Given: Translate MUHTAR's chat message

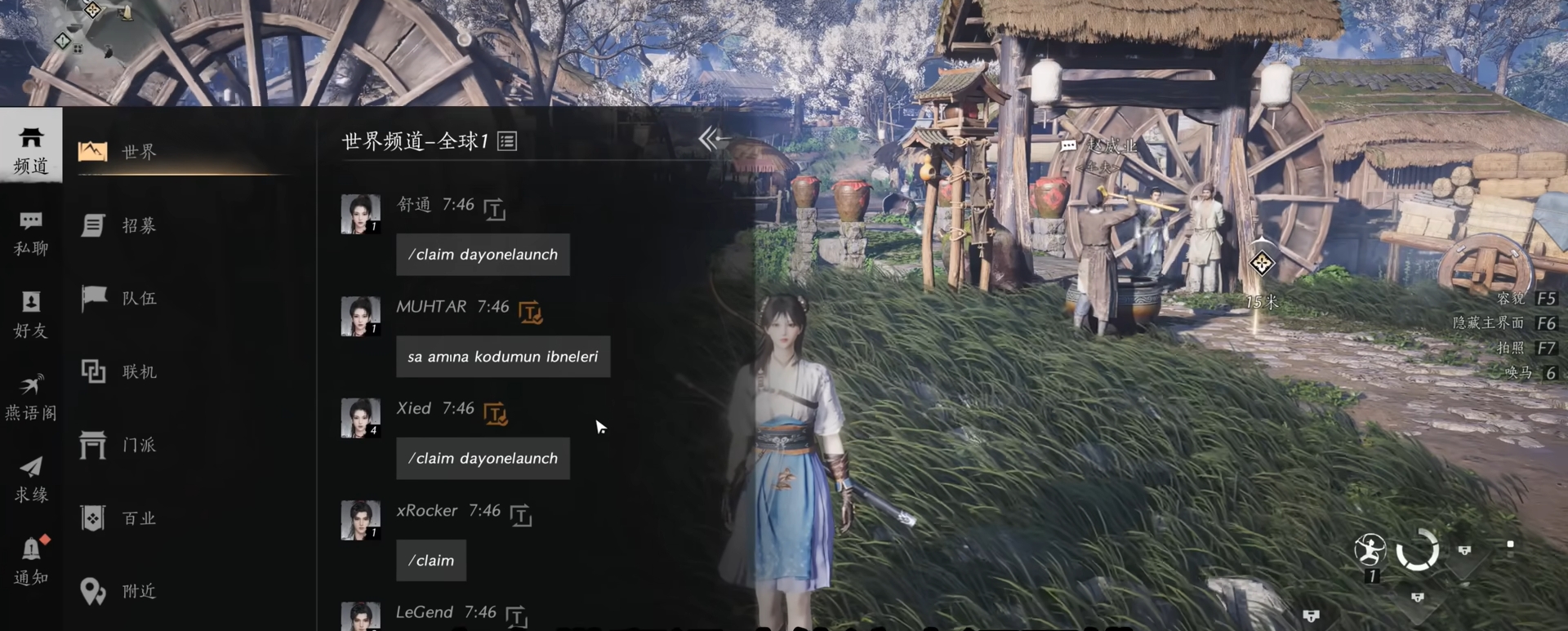Looking at the screenshot, I should tap(531, 312).
